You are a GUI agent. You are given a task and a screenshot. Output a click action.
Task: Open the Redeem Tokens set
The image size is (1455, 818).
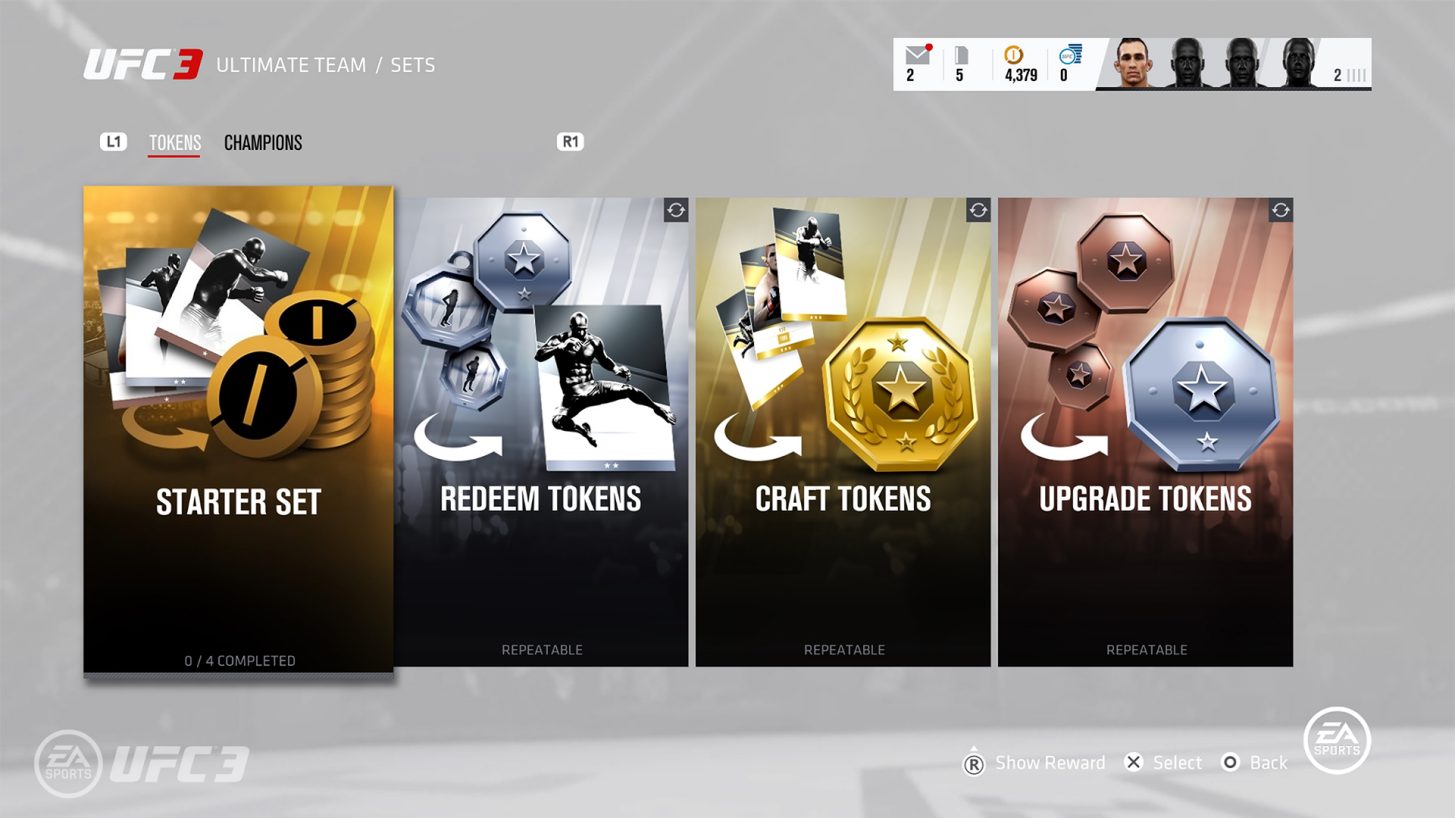pos(541,432)
